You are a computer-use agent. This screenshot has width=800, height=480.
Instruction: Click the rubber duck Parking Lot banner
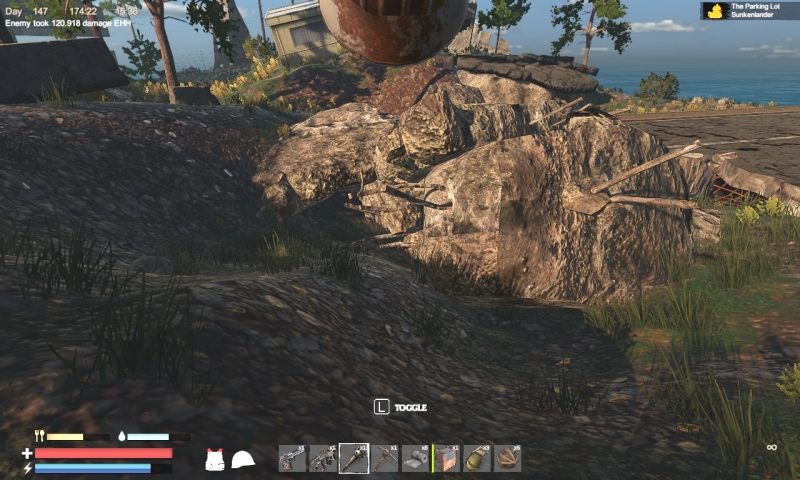tap(749, 11)
